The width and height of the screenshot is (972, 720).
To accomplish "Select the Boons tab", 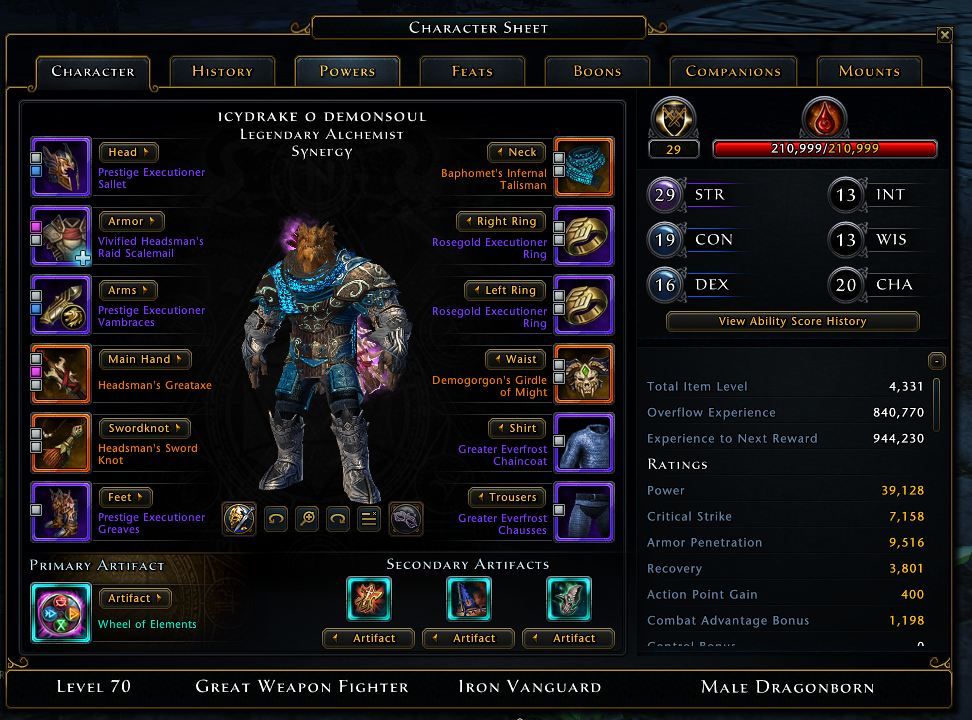I will pyautogui.click(x=597, y=71).
